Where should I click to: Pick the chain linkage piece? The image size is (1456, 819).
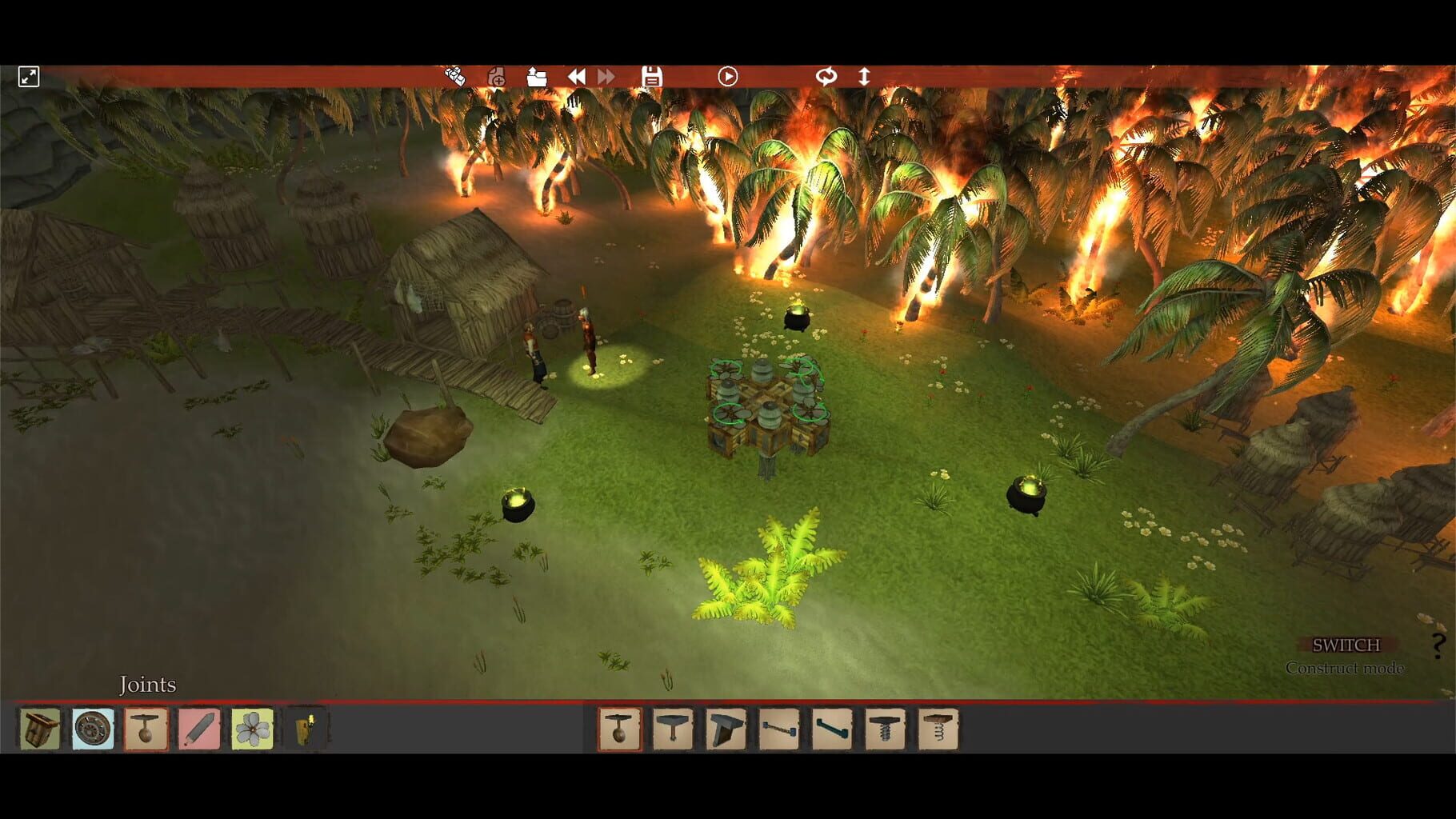(x=781, y=730)
